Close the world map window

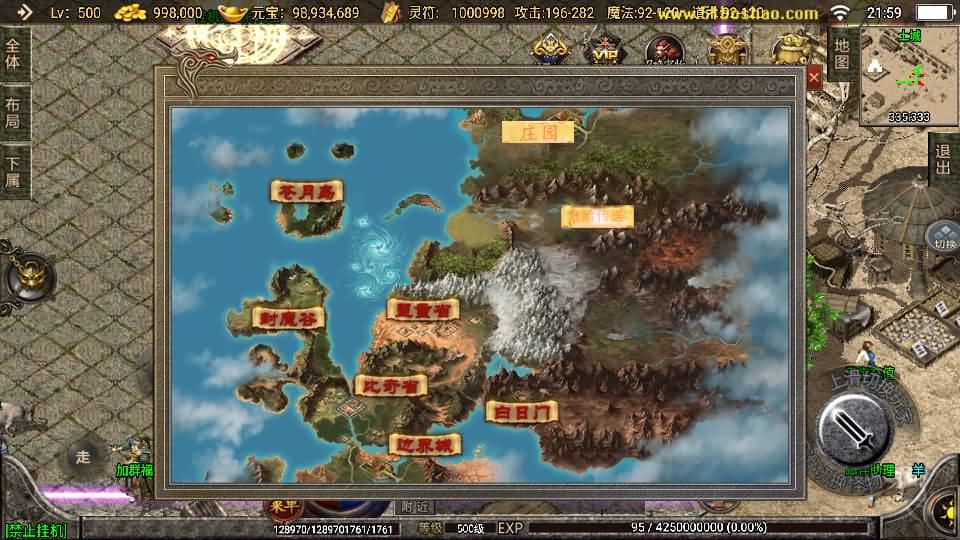(x=814, y=77)
